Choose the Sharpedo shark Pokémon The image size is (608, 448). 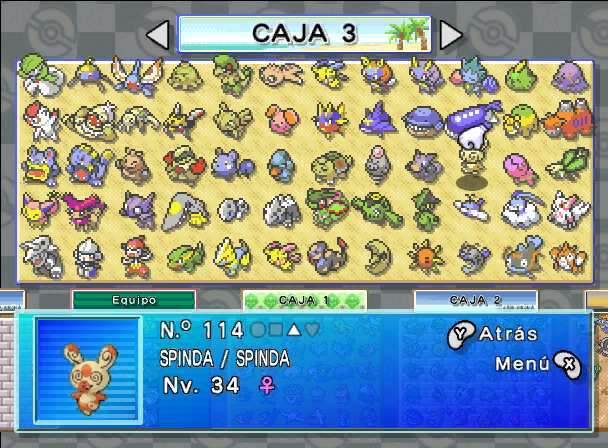[x=378, y=119]
